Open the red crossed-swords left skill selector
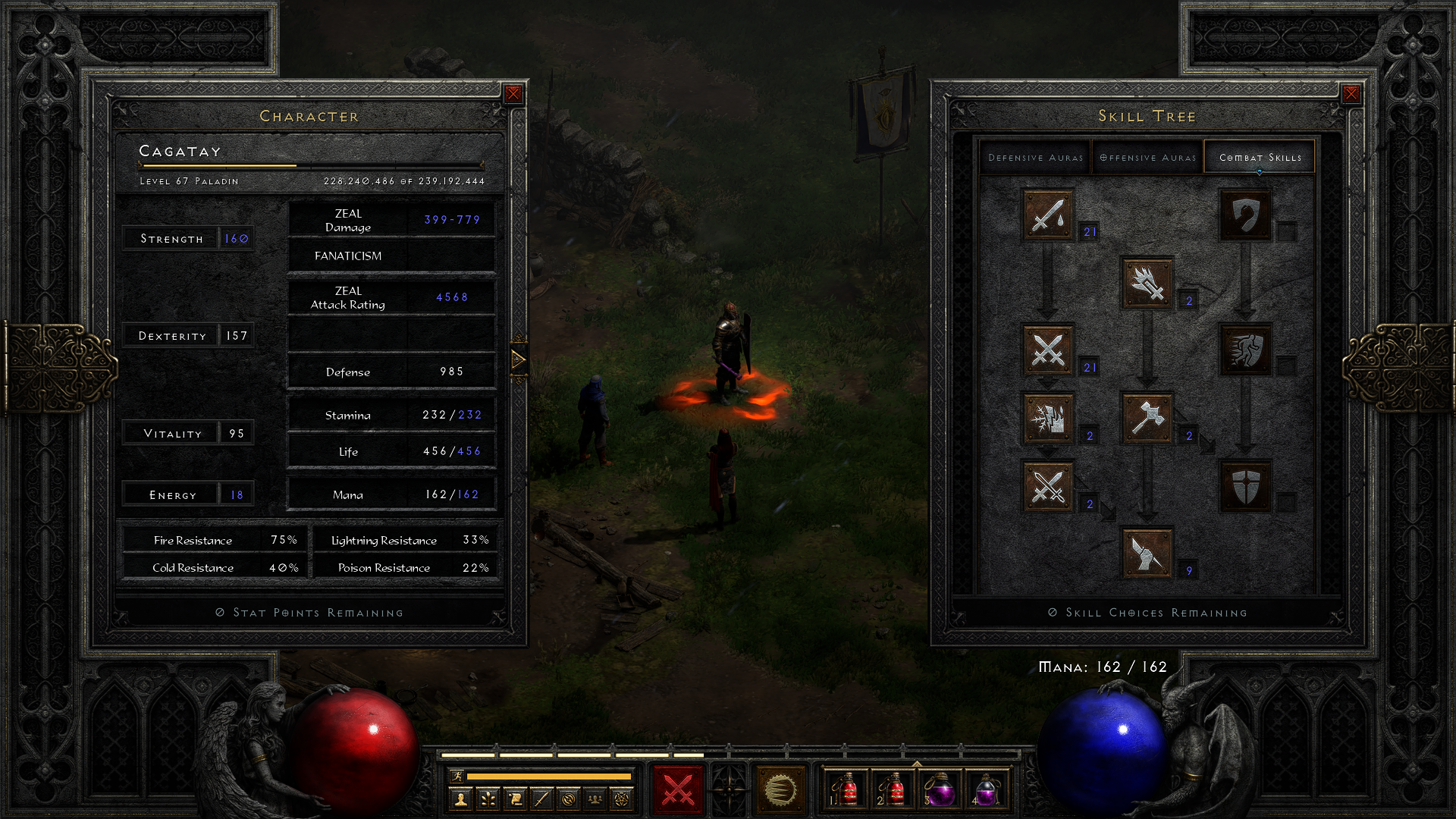Image resolution: width=1456 pixels, height=819 pixels. [x=678, y=790]
